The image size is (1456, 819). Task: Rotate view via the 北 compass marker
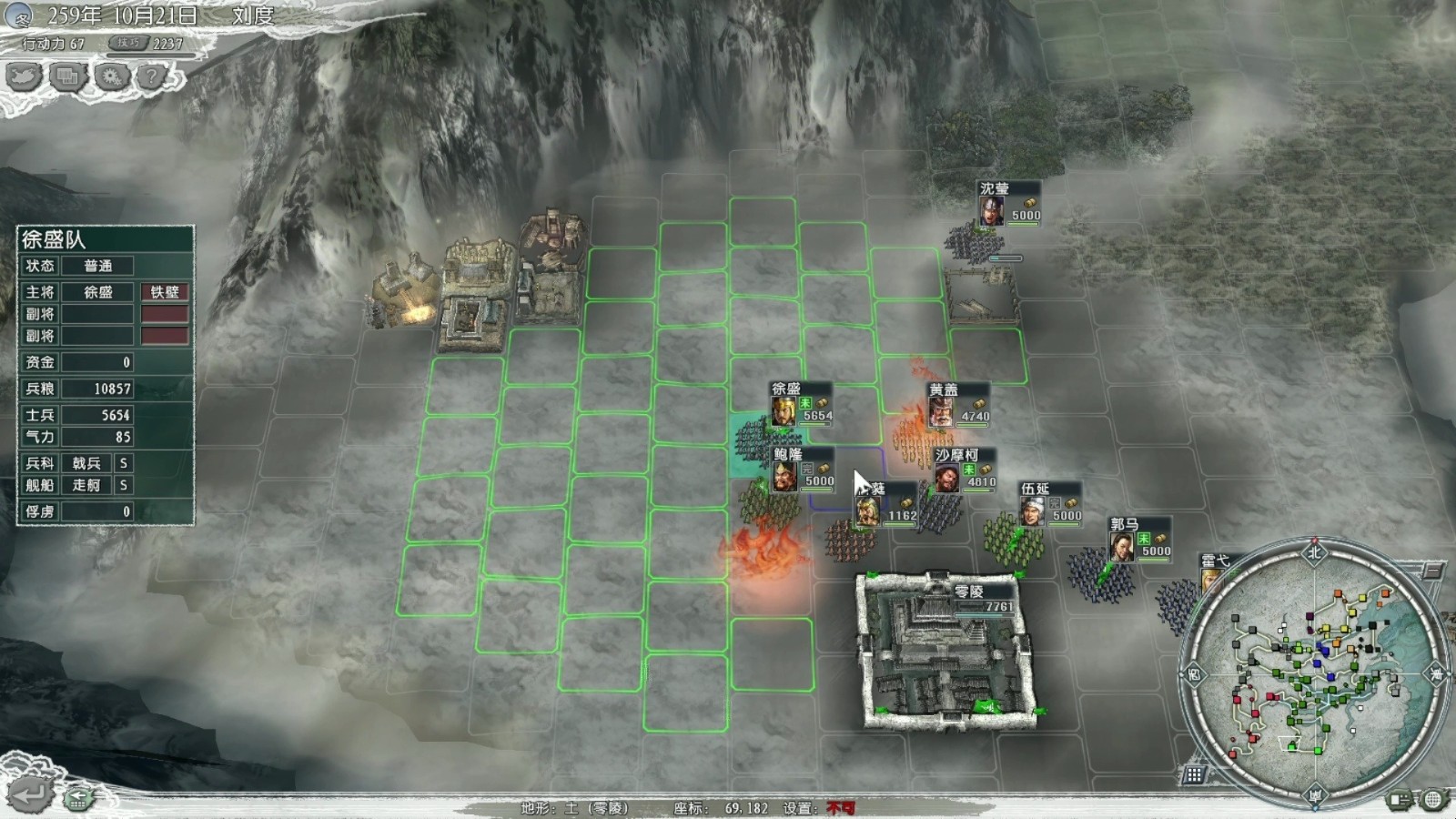tap(1314, 552)
